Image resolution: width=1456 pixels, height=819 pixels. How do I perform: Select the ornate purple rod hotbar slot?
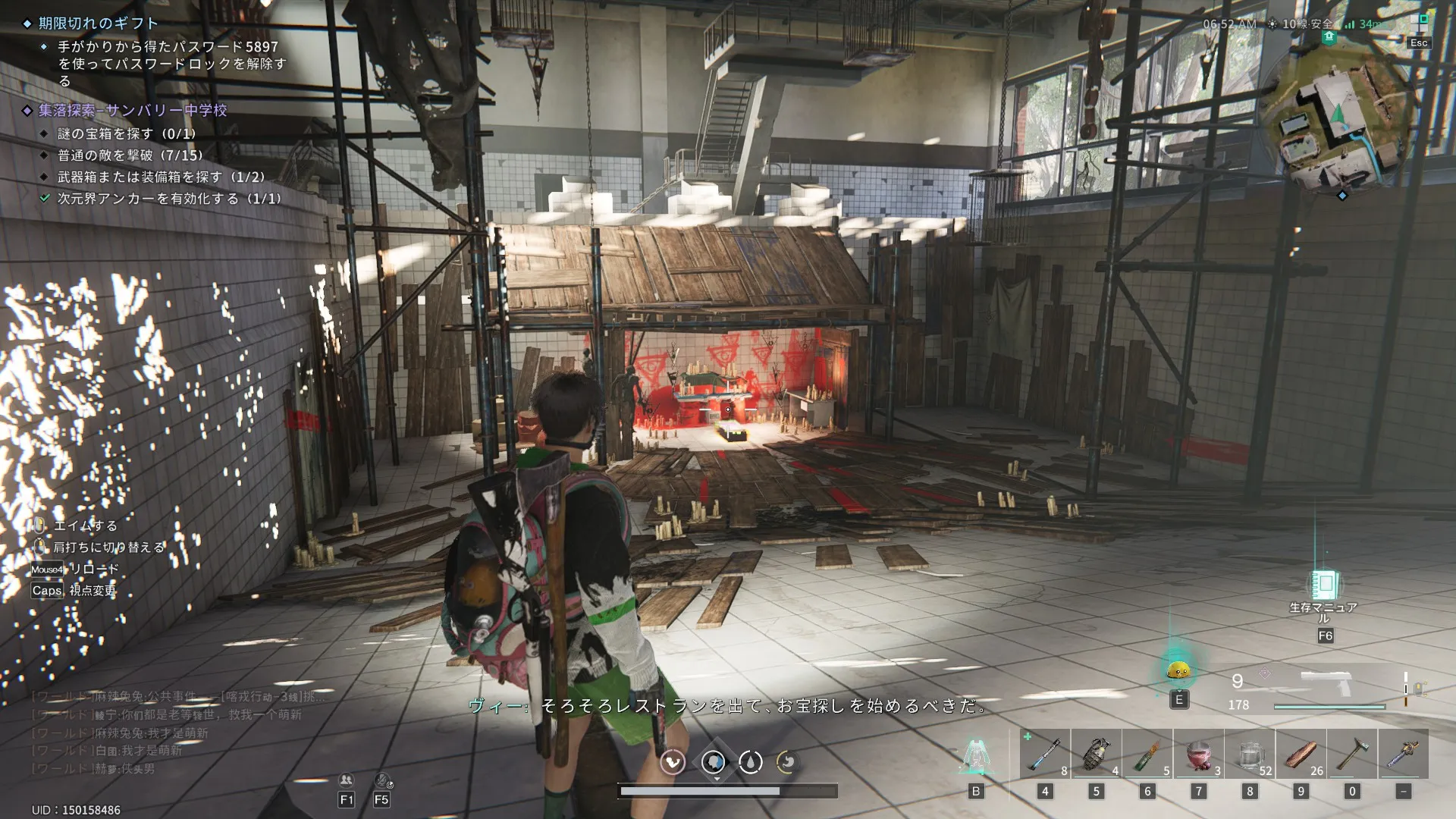[1403, 754]
